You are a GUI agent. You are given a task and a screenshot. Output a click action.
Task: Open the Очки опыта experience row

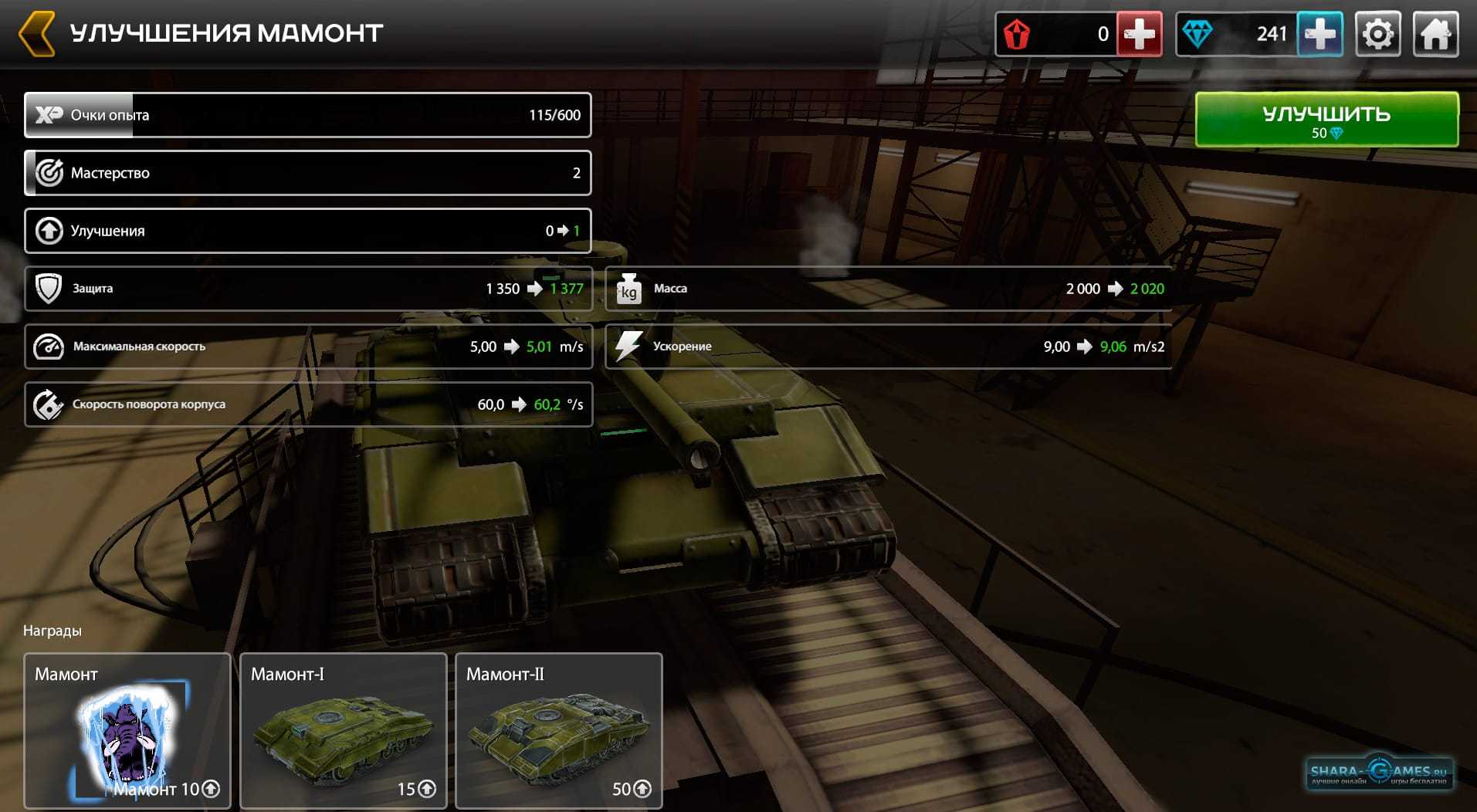pyautogui.click(x=307, y=115)
